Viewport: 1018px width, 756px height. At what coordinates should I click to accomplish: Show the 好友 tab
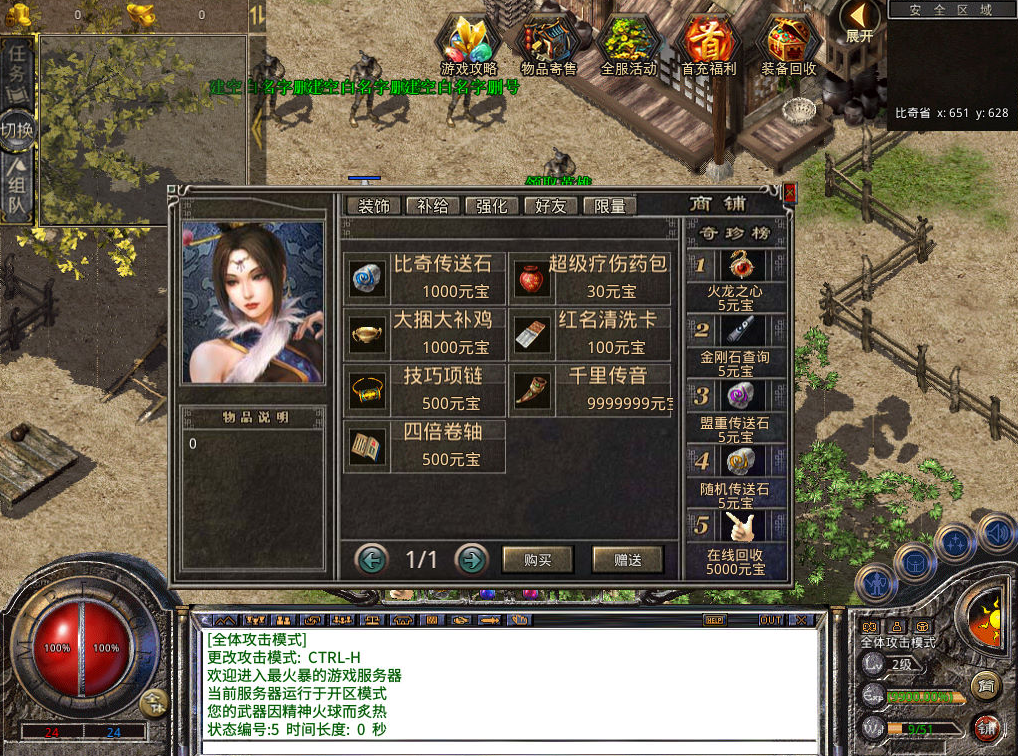(x=551, y=206)
